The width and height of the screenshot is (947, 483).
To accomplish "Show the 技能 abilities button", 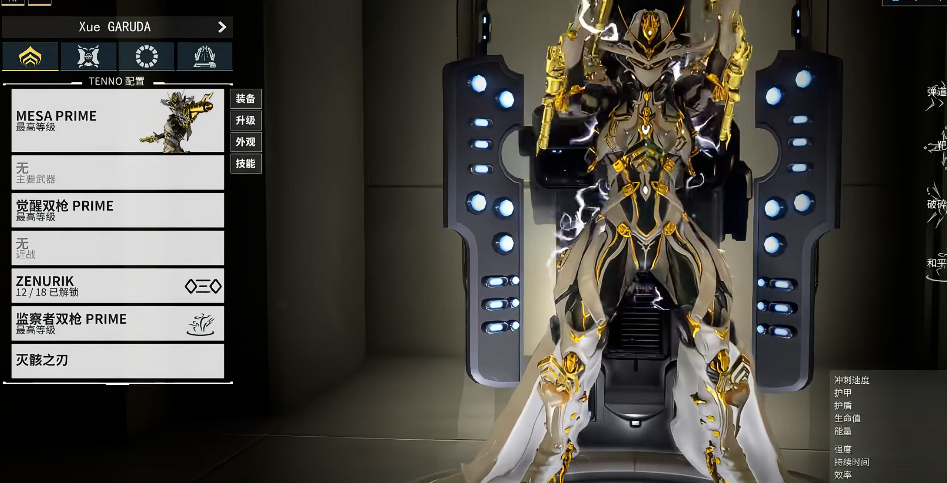I will pos(246,163).
